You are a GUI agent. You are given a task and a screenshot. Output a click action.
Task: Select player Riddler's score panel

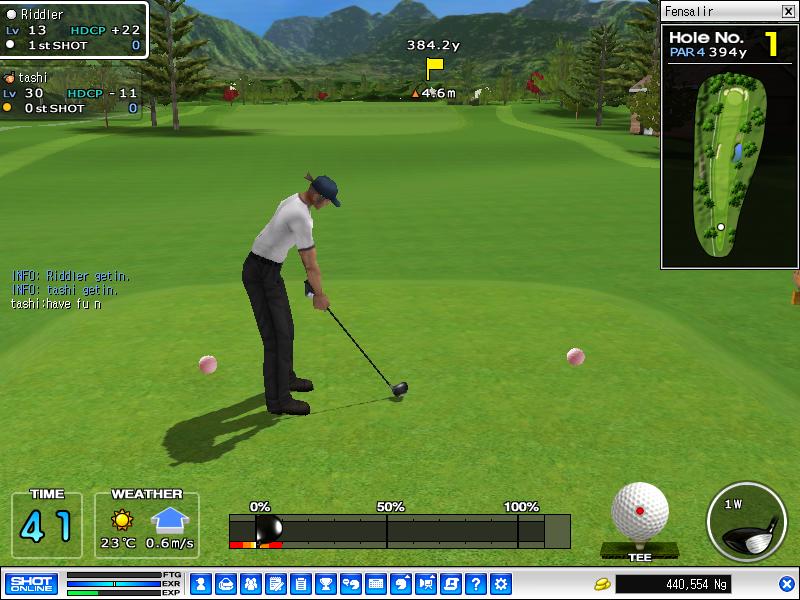coord(74,30)
